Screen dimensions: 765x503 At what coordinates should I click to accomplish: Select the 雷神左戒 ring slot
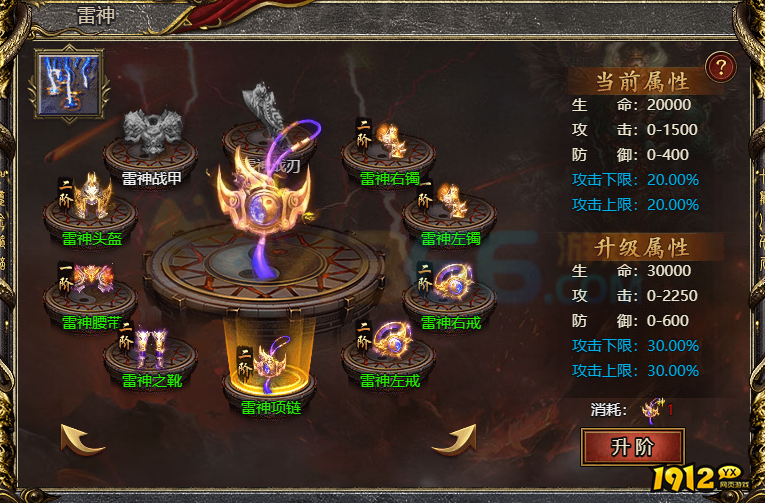pos(388,350)
